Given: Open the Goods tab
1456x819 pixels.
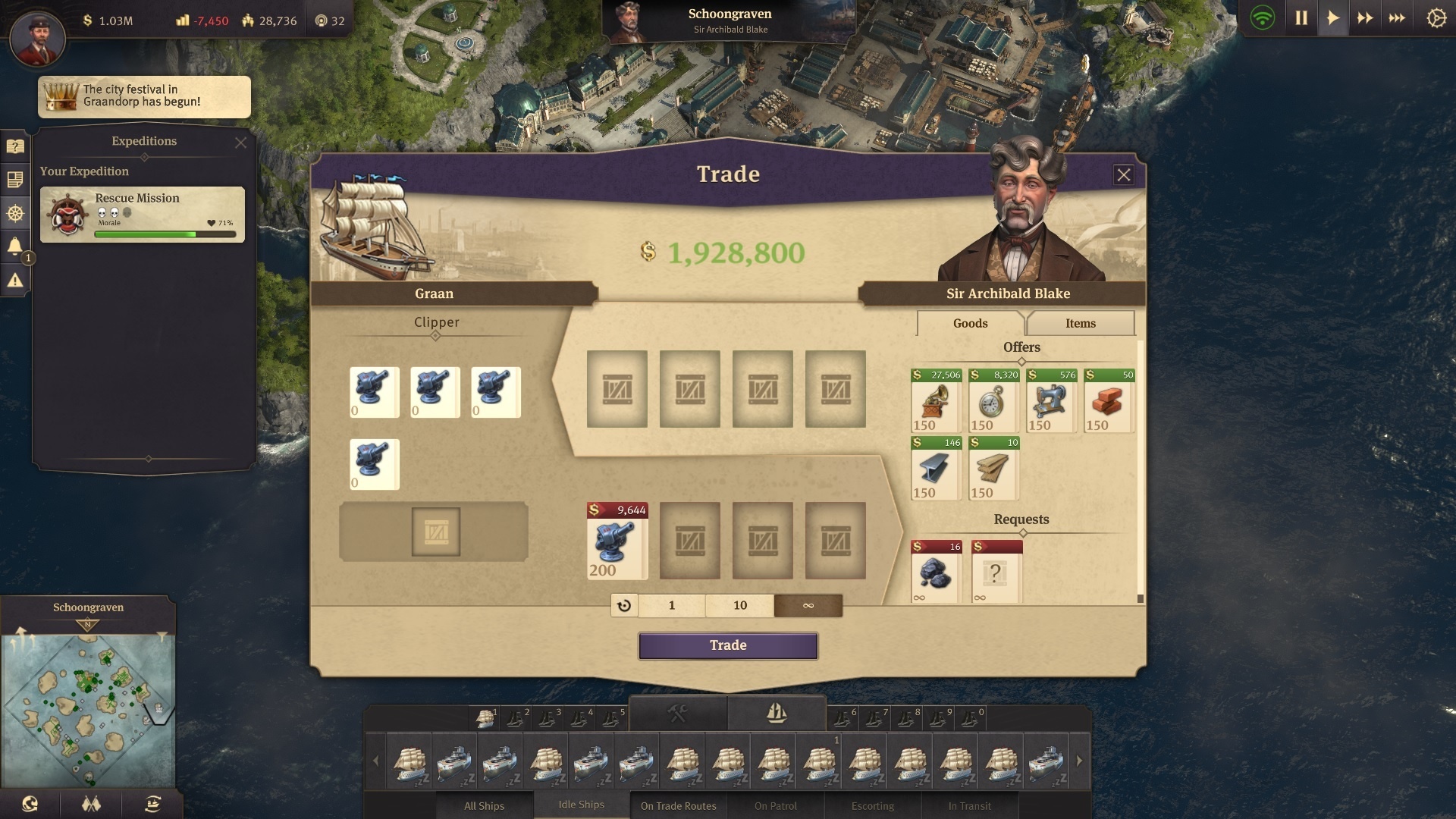Looking at the screenshot, I should [x=970, y=323].
